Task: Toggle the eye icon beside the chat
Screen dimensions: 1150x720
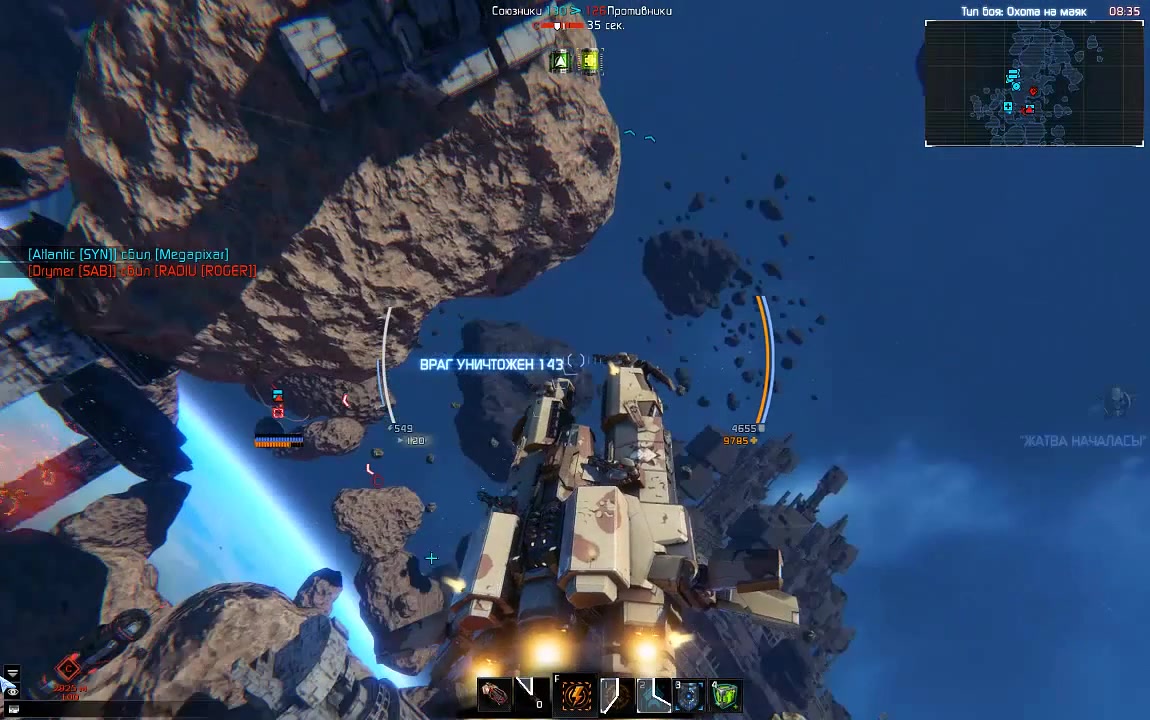Action: point(11,691)
